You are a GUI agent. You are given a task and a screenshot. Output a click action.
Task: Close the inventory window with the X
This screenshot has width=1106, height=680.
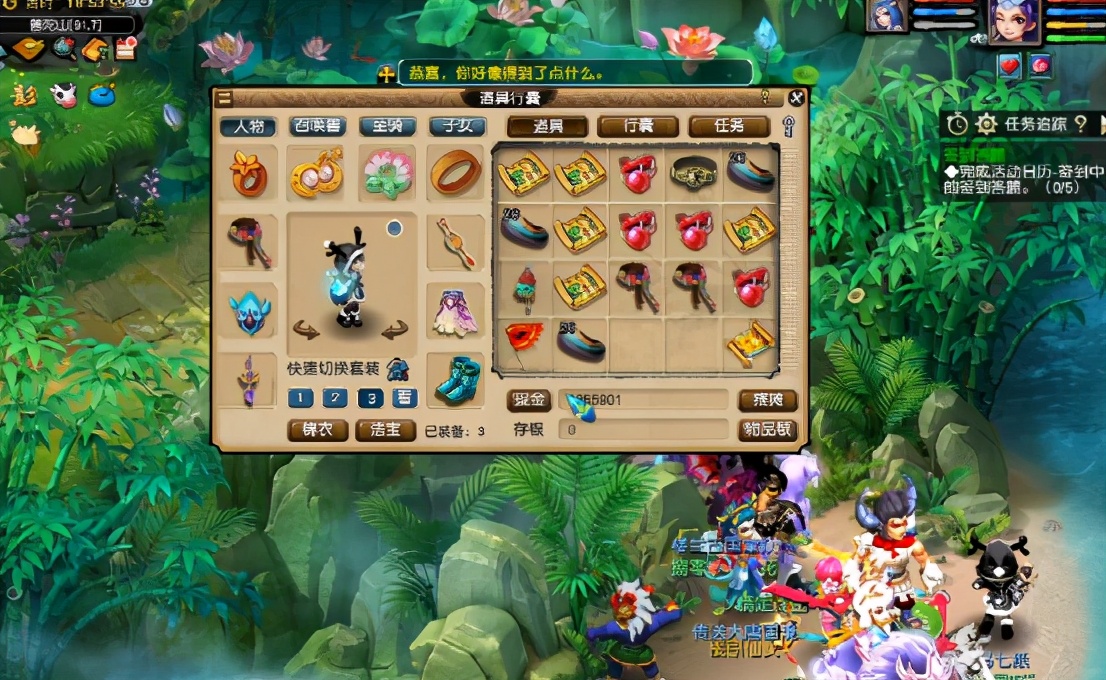[x=796, y=98]
